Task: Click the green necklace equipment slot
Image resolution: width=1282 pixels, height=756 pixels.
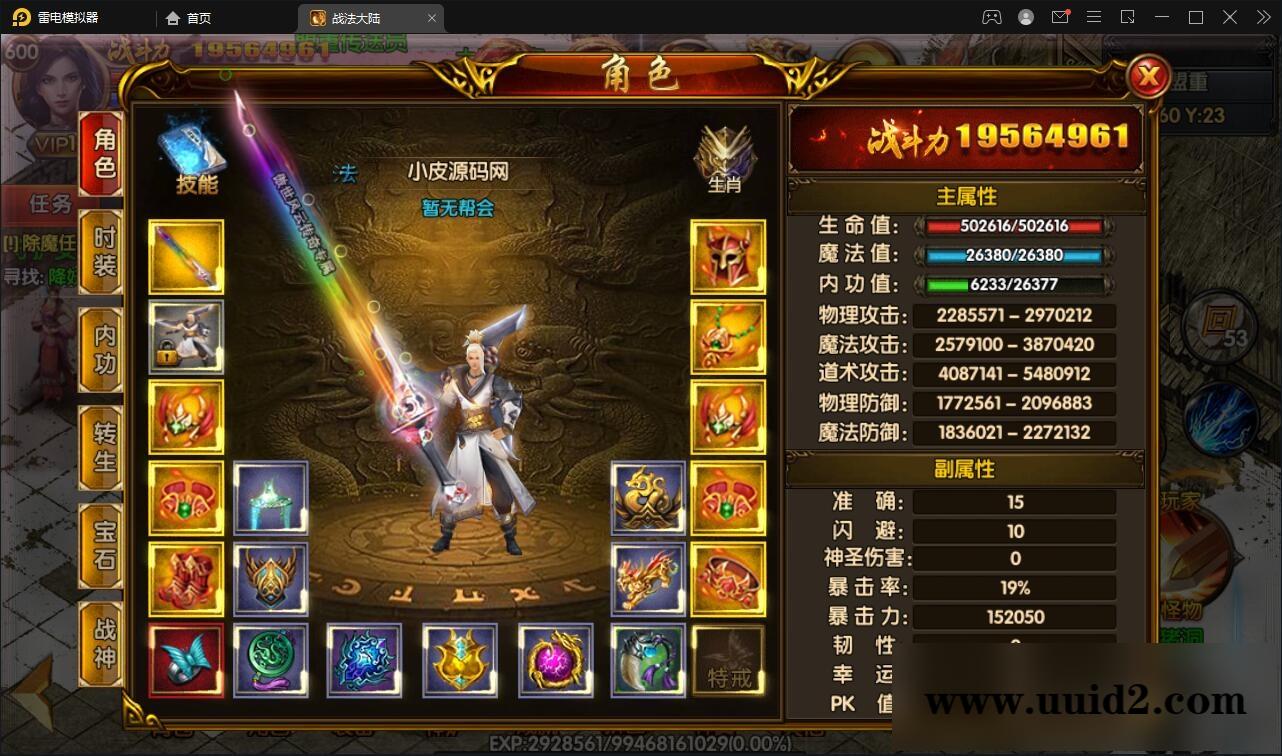Action: (729, 337)
